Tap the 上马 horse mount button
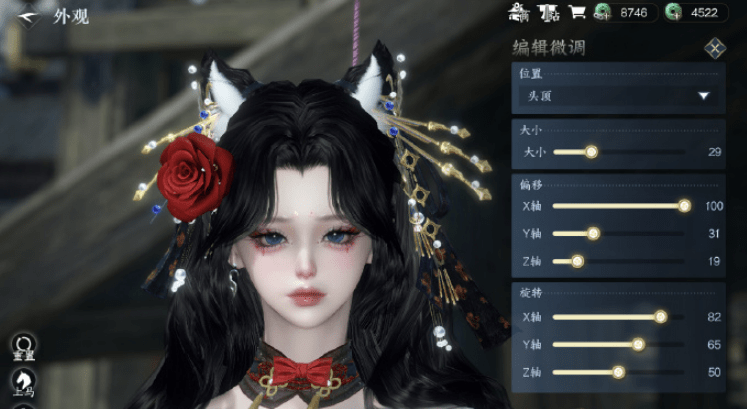Screen dimensions: 747x409 22,382
